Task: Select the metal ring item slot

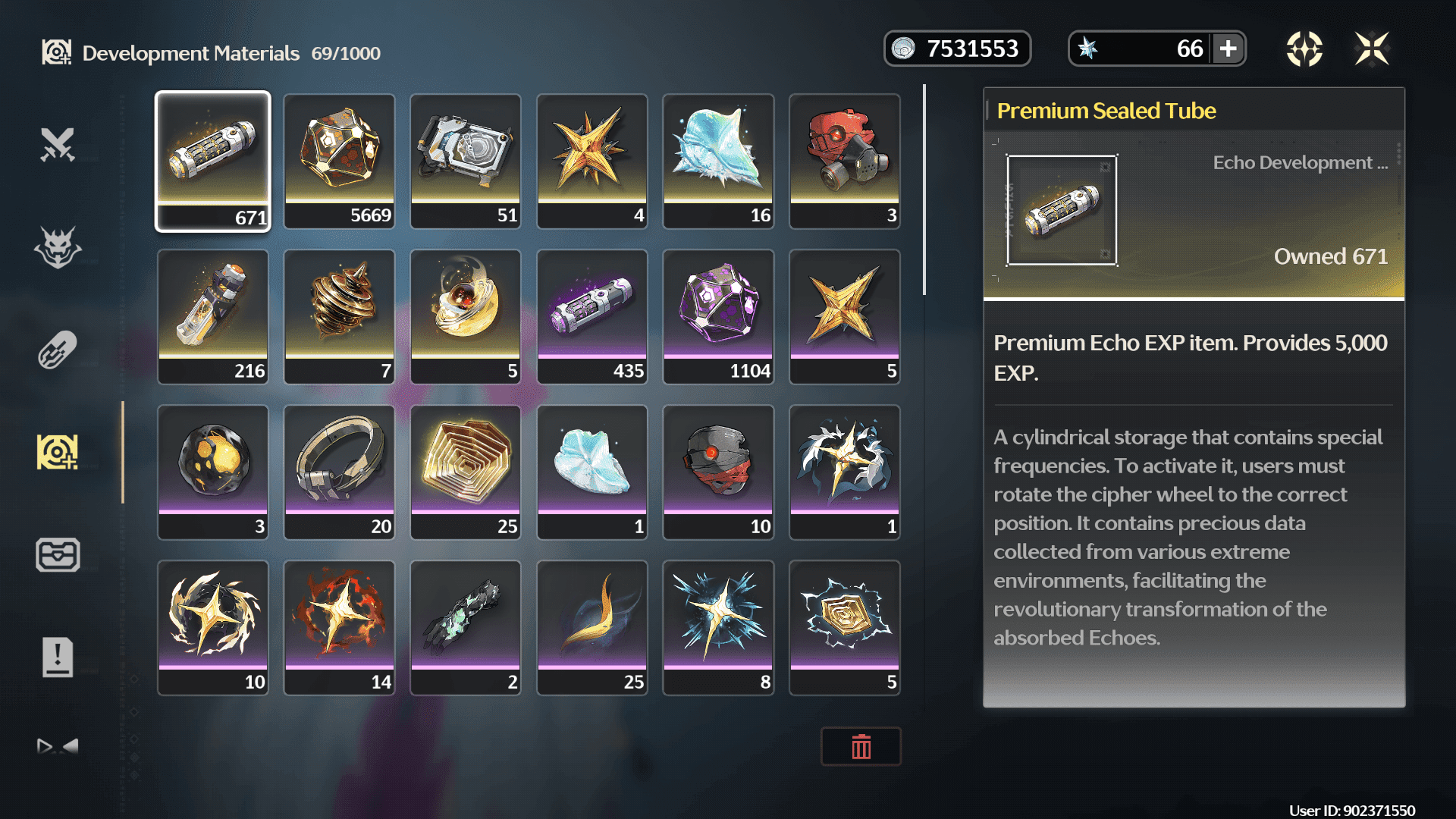Action: pos(339,472)
